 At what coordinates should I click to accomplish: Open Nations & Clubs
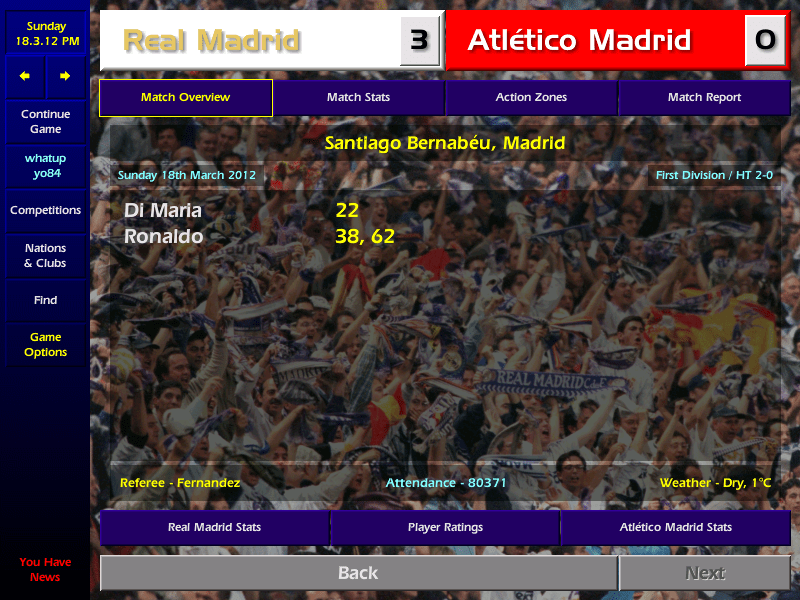(x=45, y=256)
